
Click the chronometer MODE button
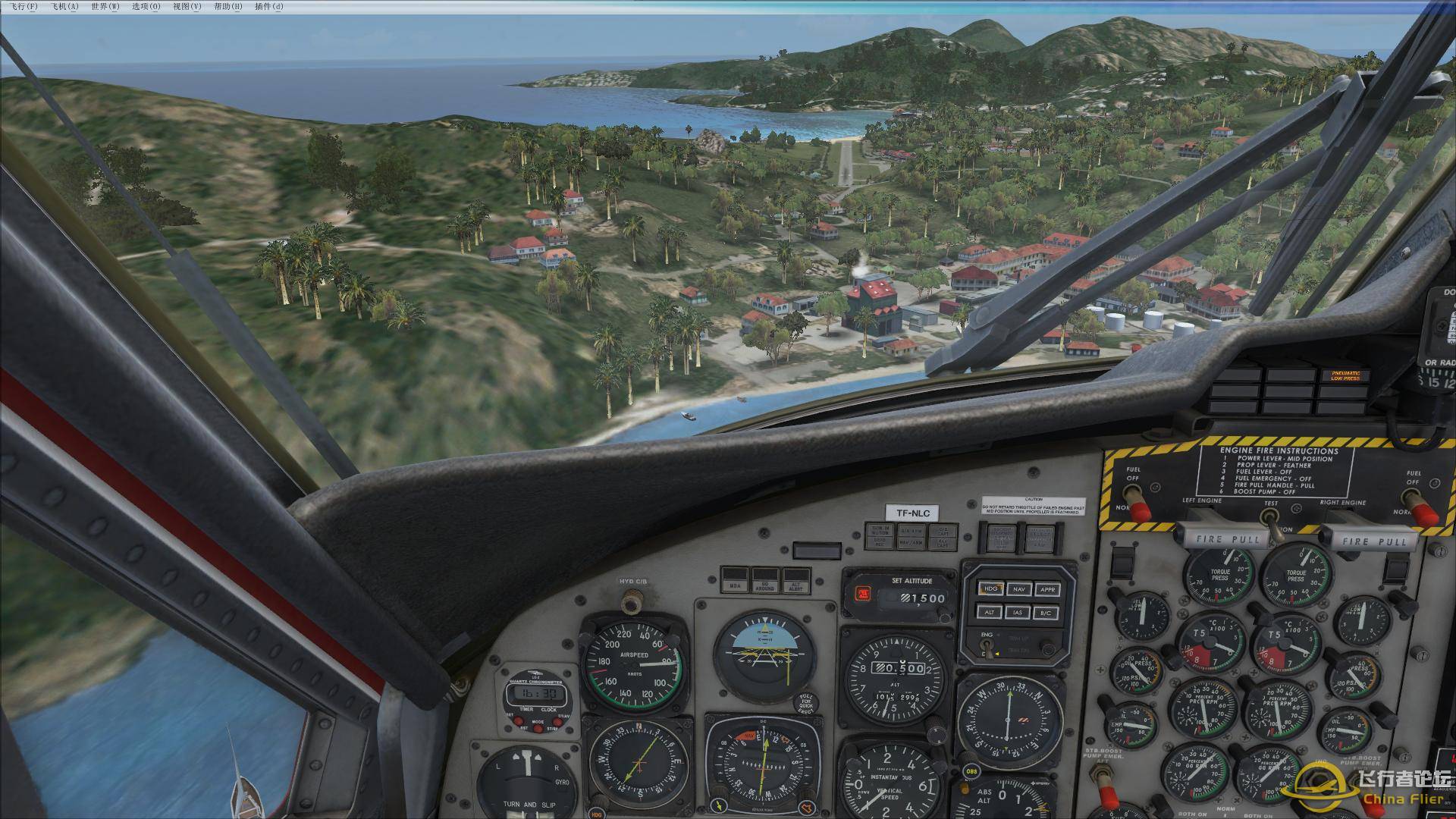click(538, 729)
